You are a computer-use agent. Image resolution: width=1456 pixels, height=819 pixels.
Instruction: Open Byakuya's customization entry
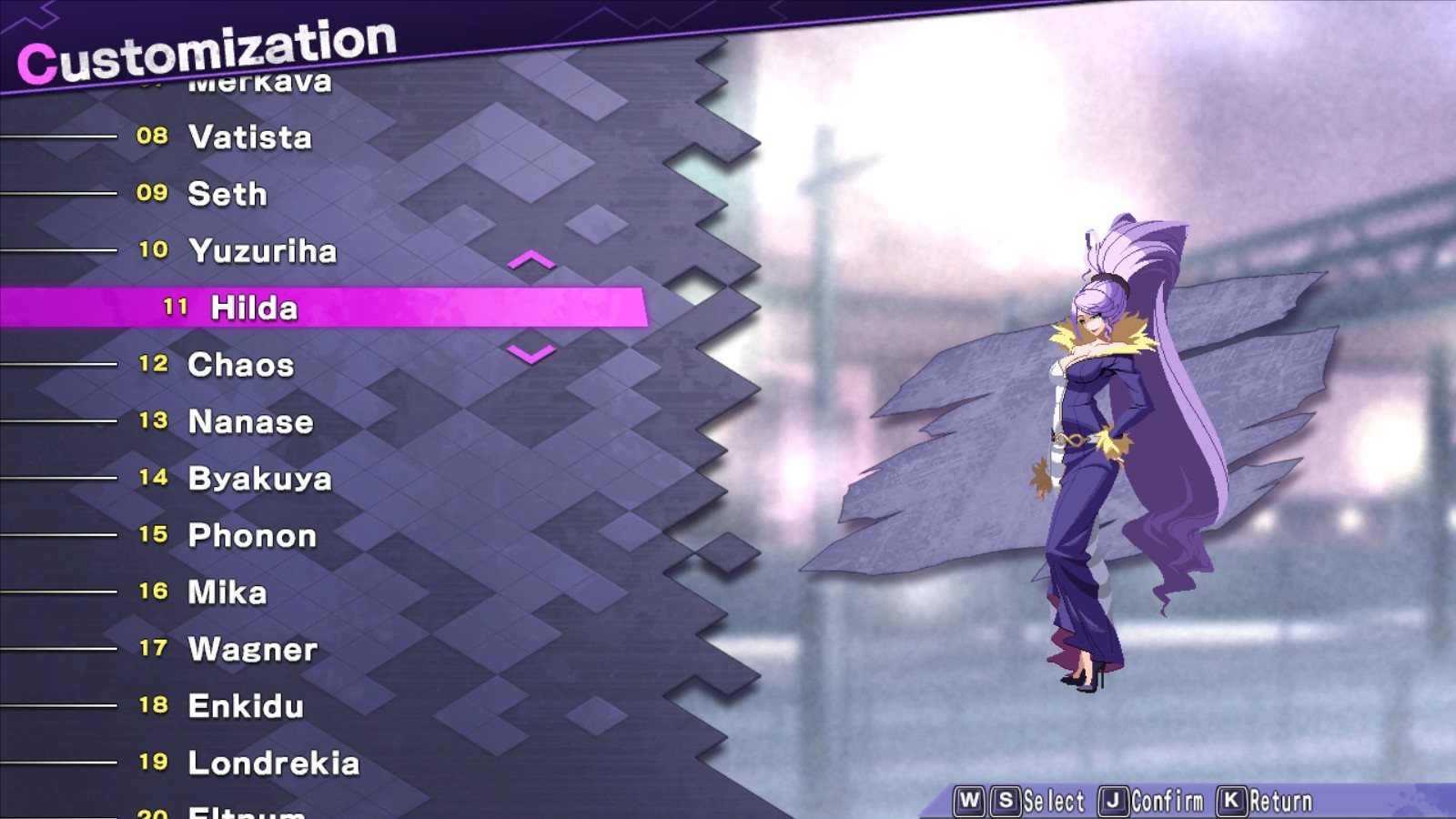(259, 478)
